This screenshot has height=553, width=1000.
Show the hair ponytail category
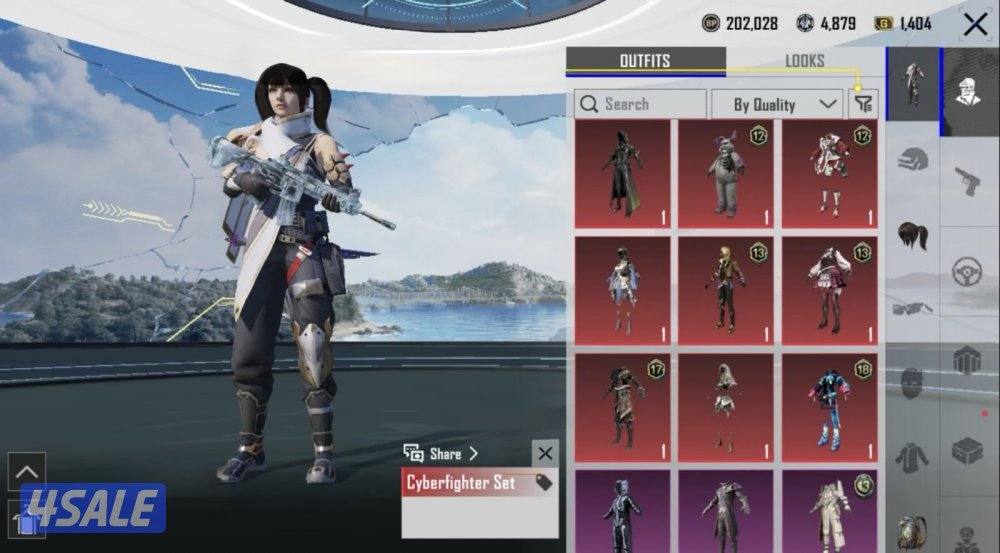912,236
